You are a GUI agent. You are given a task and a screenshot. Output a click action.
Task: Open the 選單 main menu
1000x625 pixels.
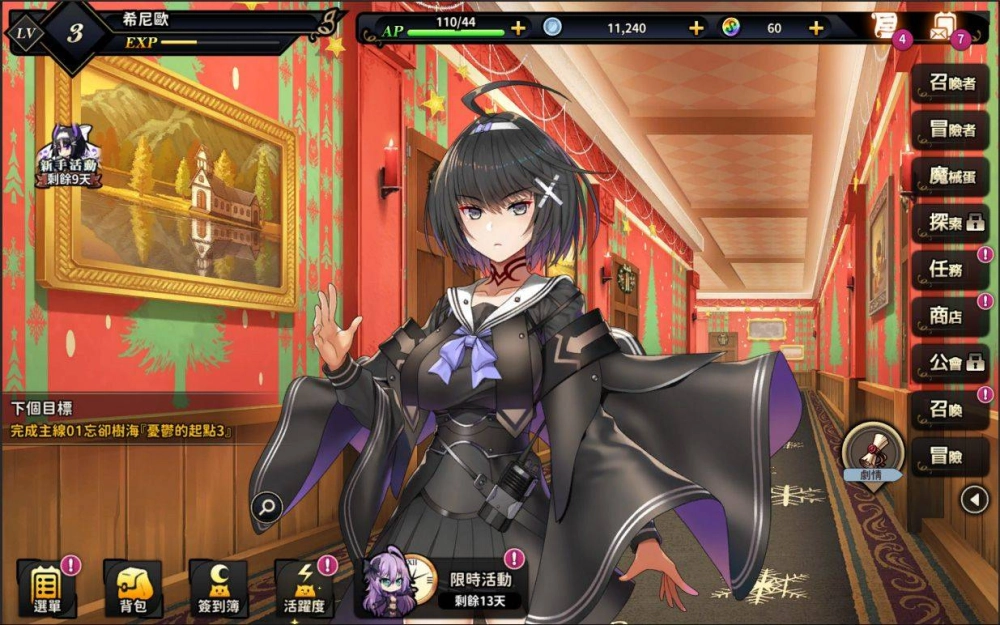[46, 587]
